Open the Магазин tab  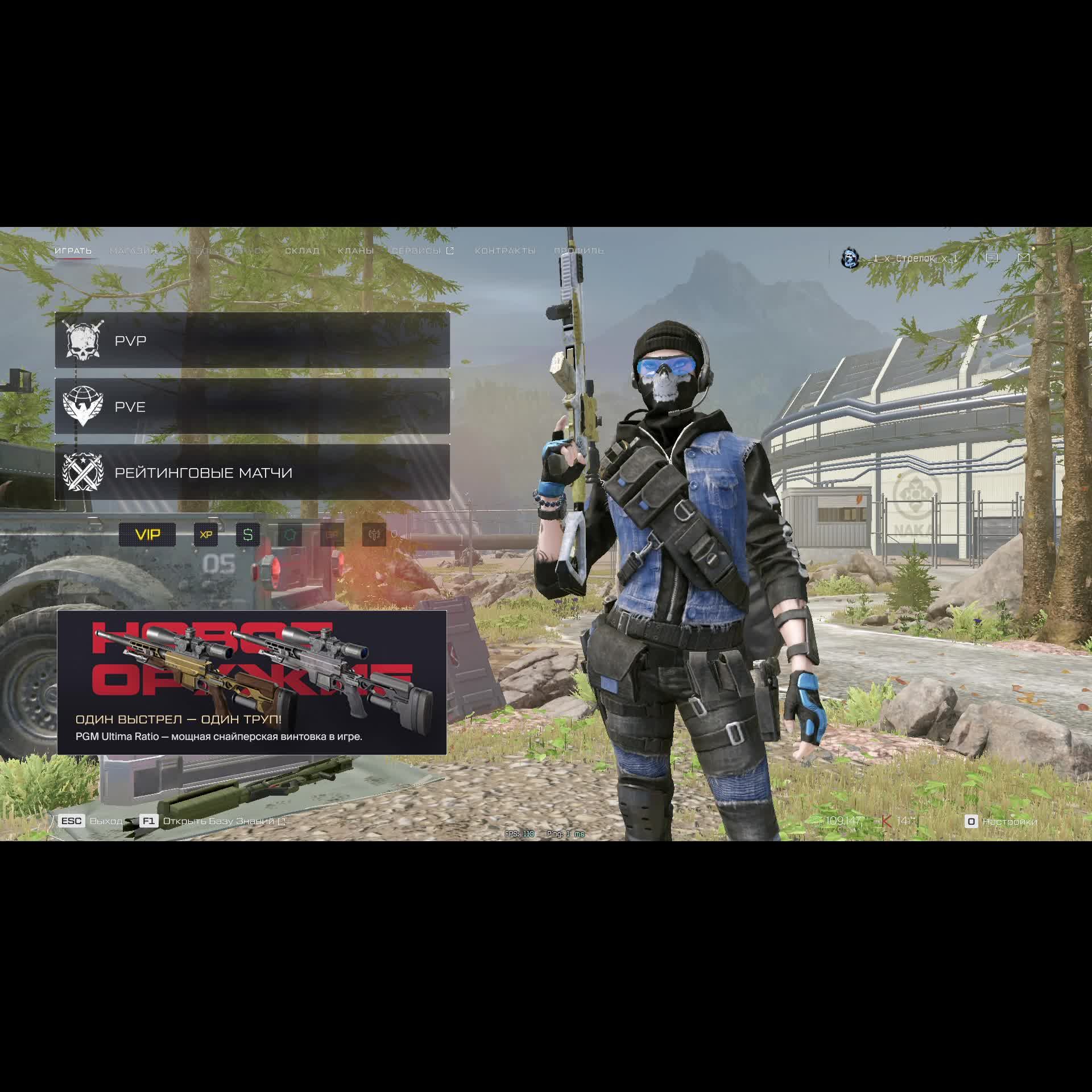(x=133, y=251)
